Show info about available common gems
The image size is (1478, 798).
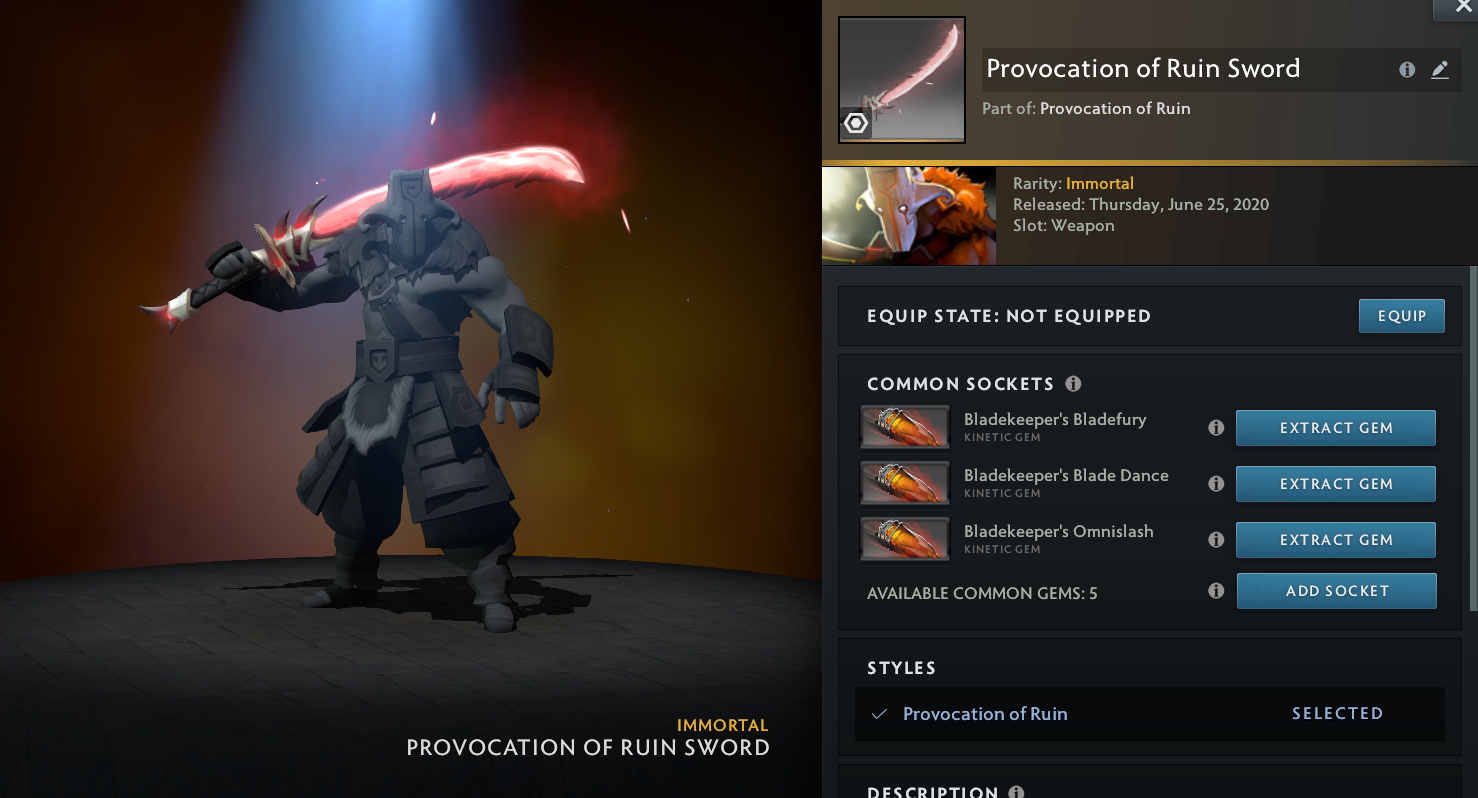(x=1216, y=591)
